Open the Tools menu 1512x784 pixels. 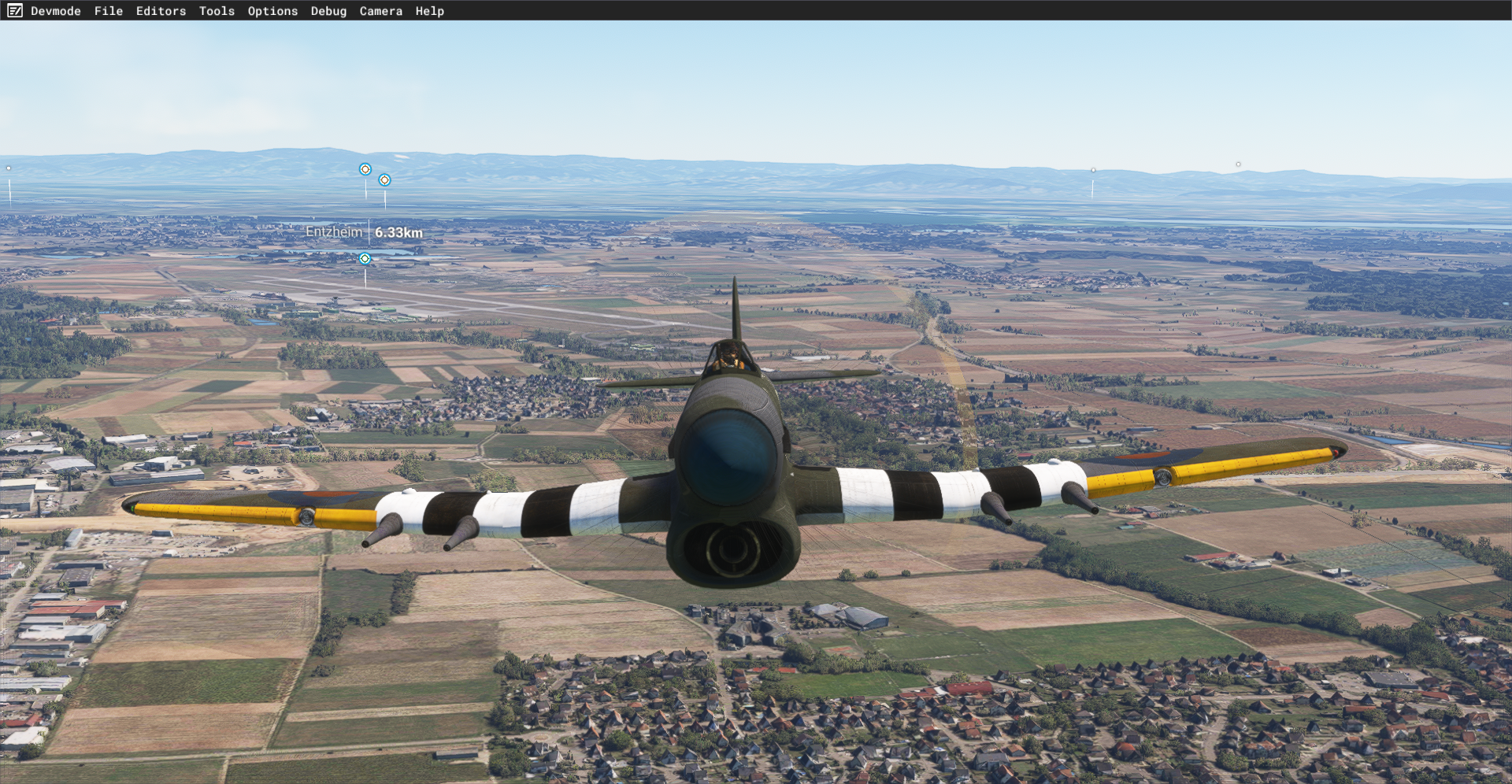(x=217, y=11)
